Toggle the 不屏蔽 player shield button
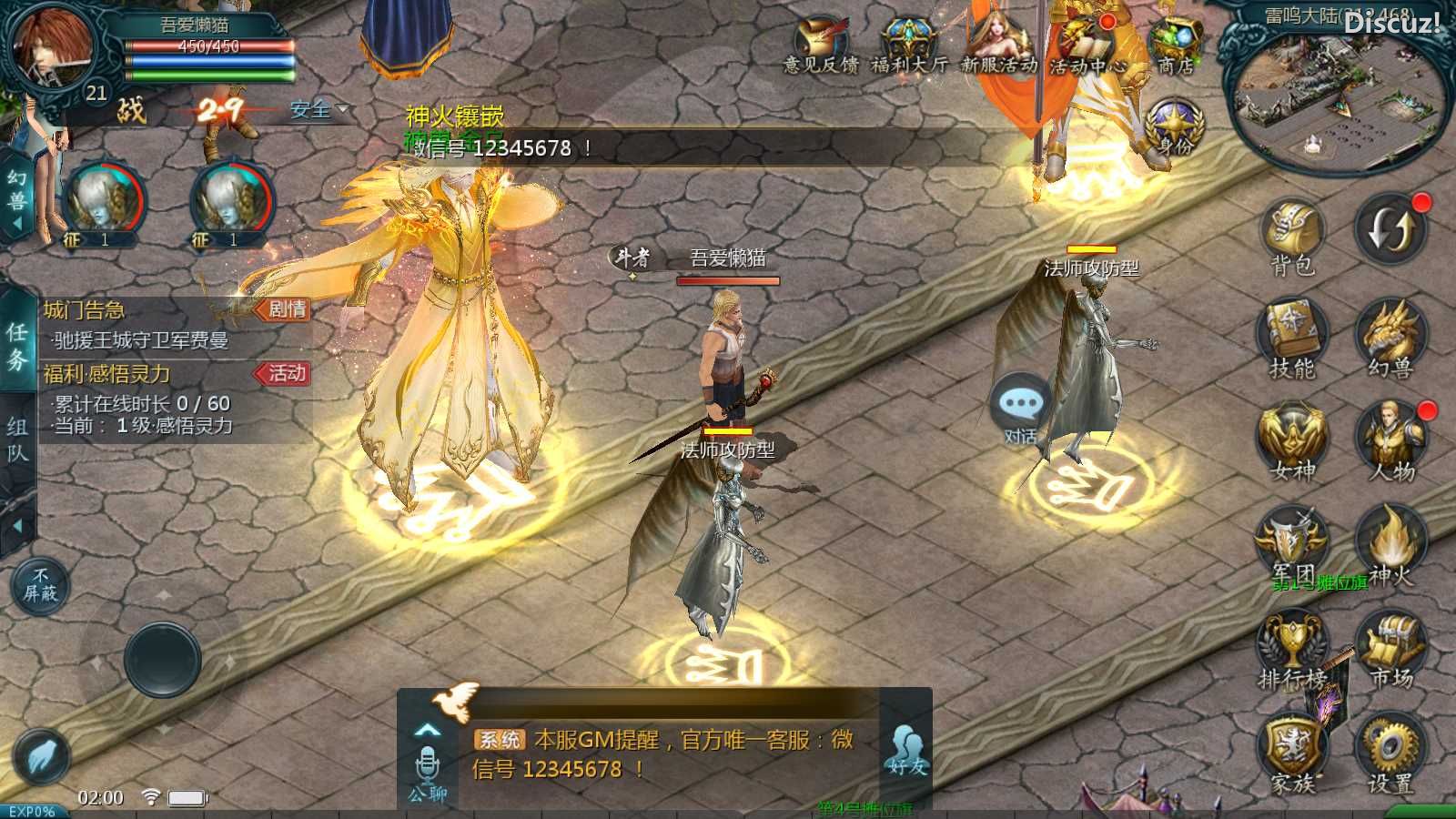The height and width of the screenshot is (819, 1456). [41, 584]
